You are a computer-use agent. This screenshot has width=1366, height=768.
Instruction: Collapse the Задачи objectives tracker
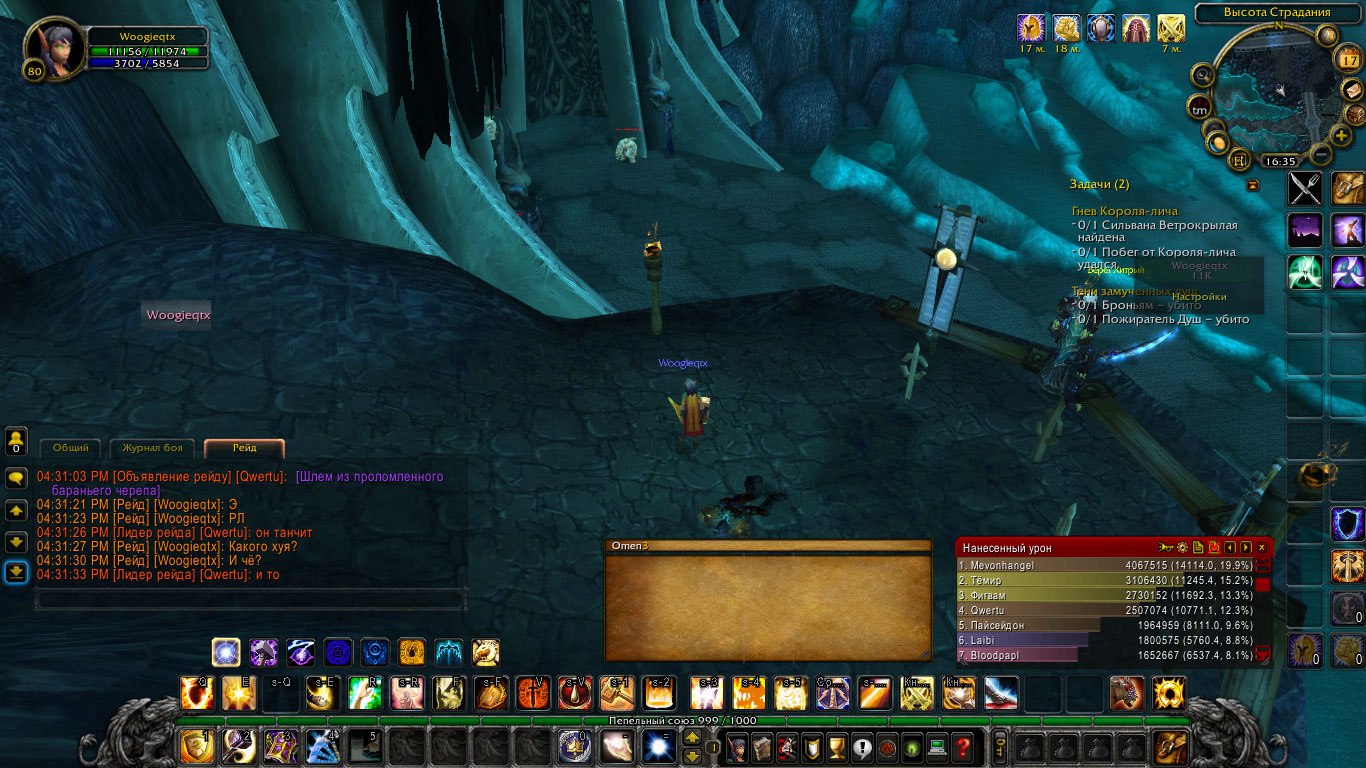pos(1252,185)
